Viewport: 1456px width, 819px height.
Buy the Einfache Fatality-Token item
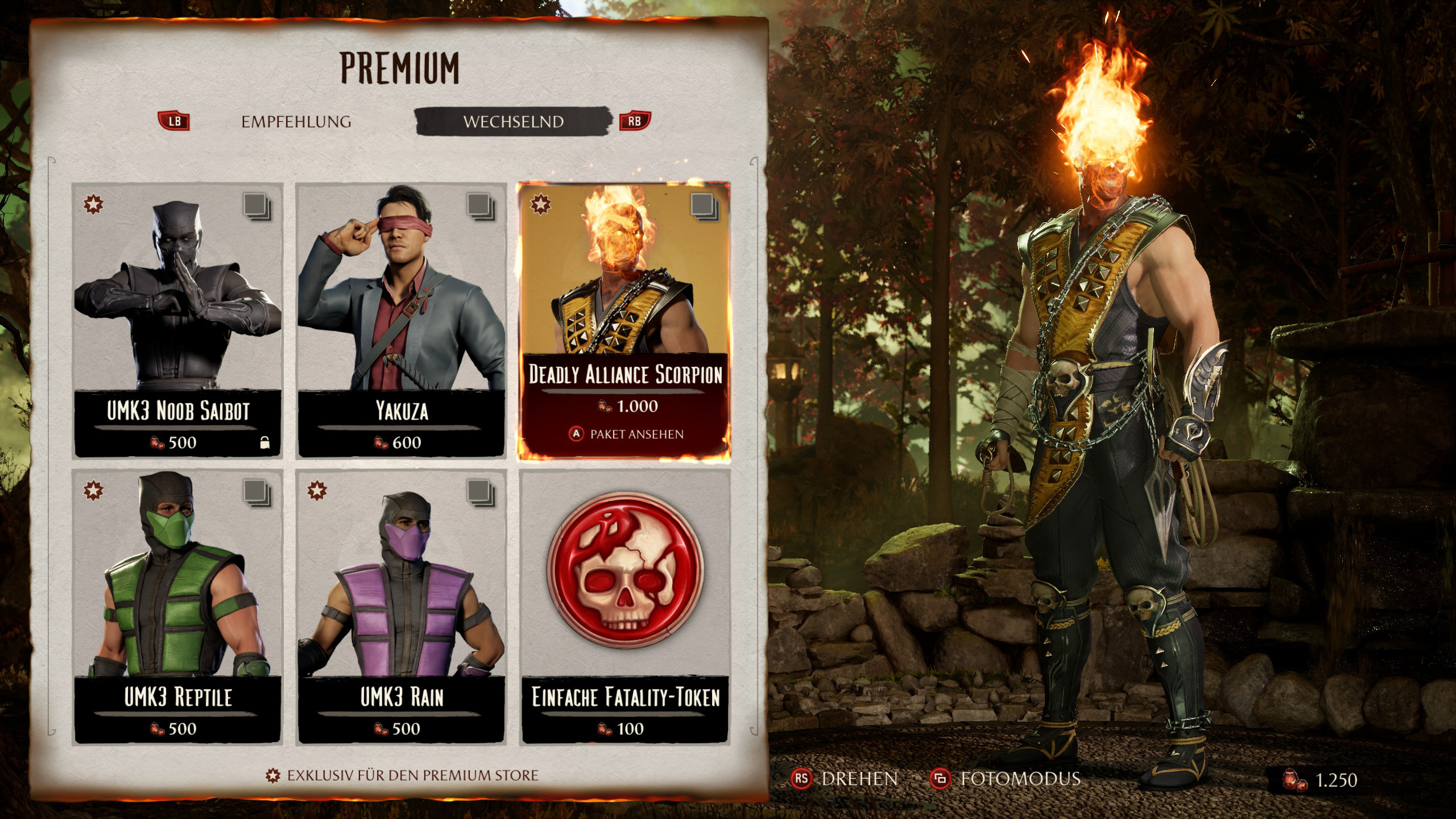pyautogui.click(x=624, y=606)
